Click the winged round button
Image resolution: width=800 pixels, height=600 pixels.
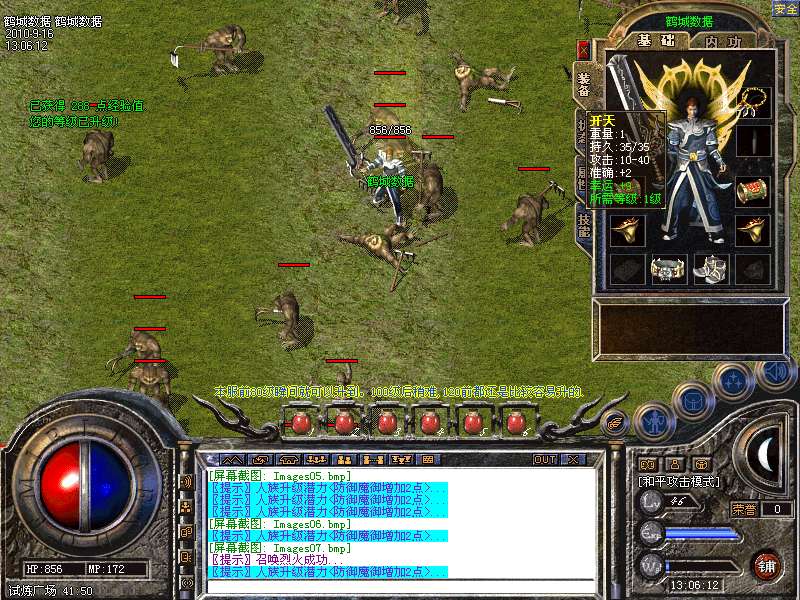coord(616,419)
